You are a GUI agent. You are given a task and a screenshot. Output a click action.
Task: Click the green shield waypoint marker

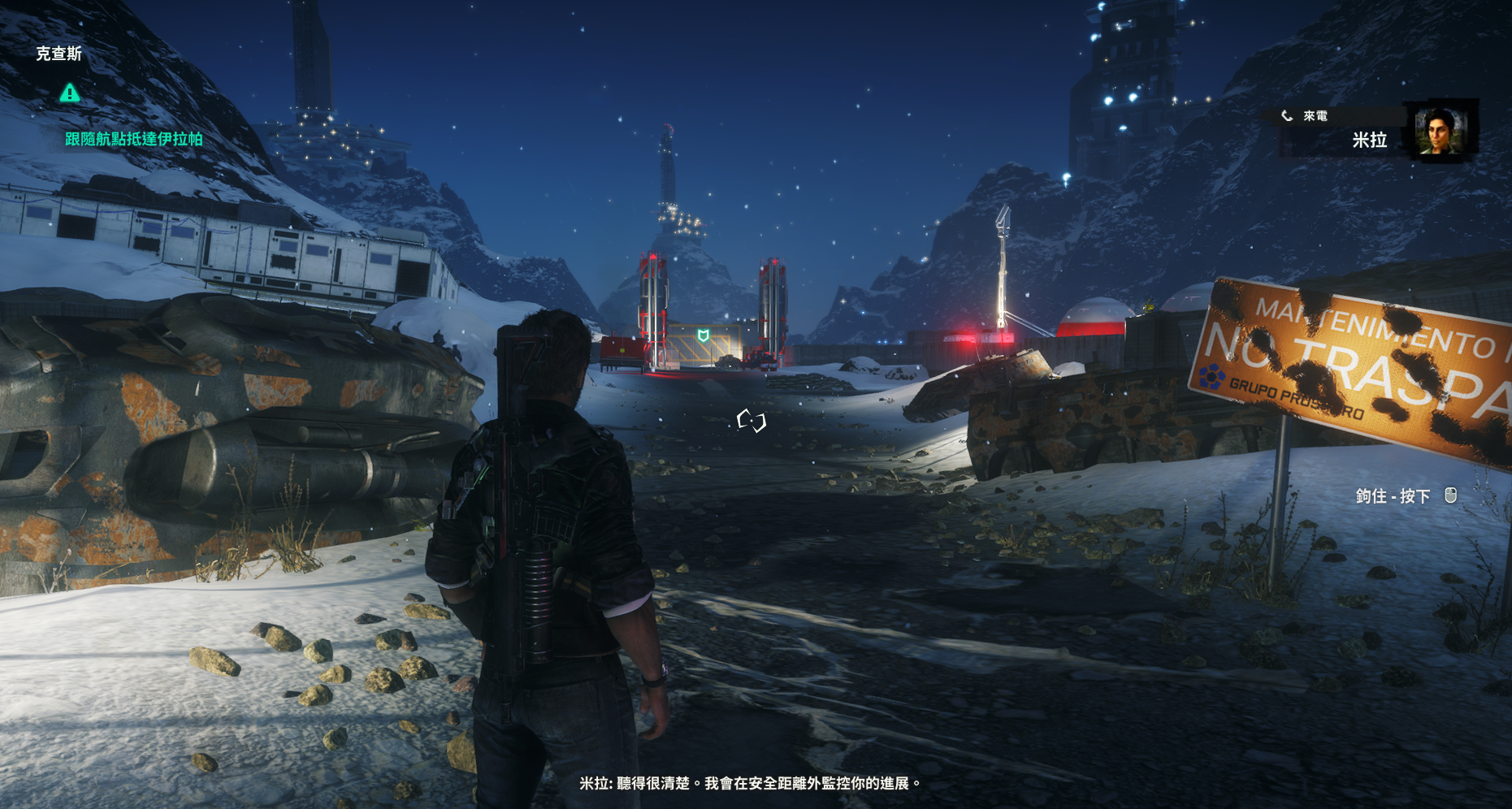click(704, 335)
